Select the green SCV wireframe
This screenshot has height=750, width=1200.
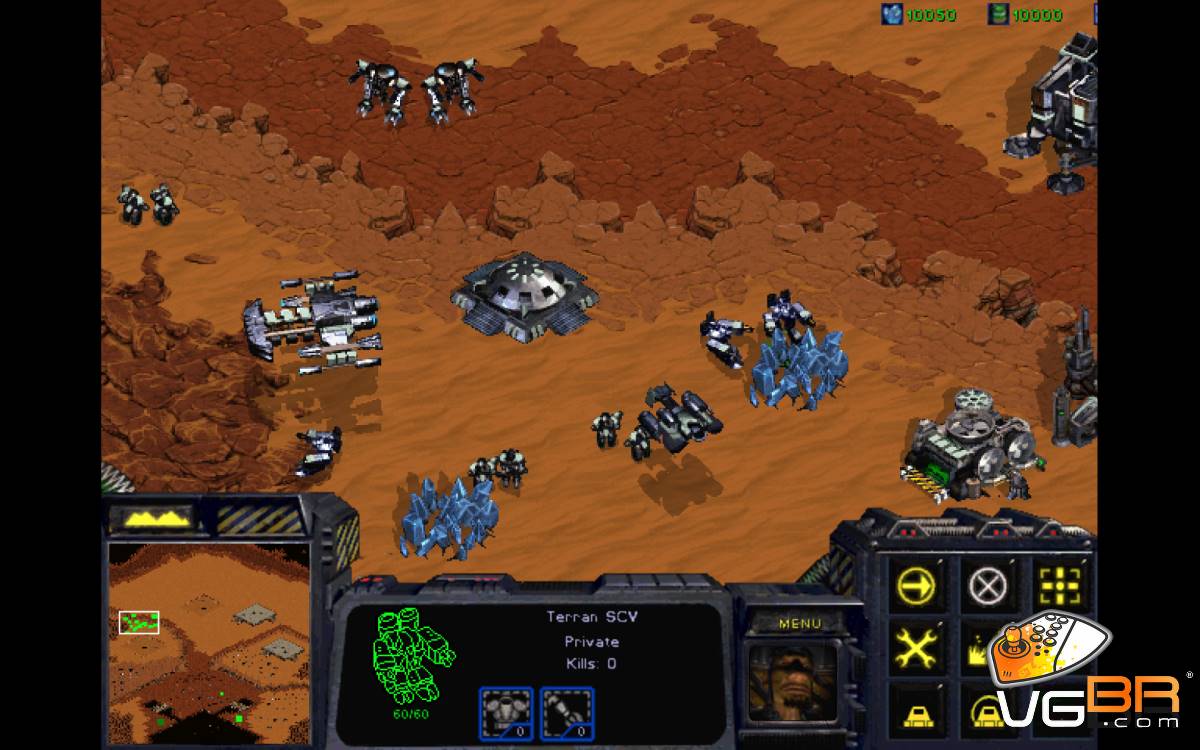click(x=413, y=655)
